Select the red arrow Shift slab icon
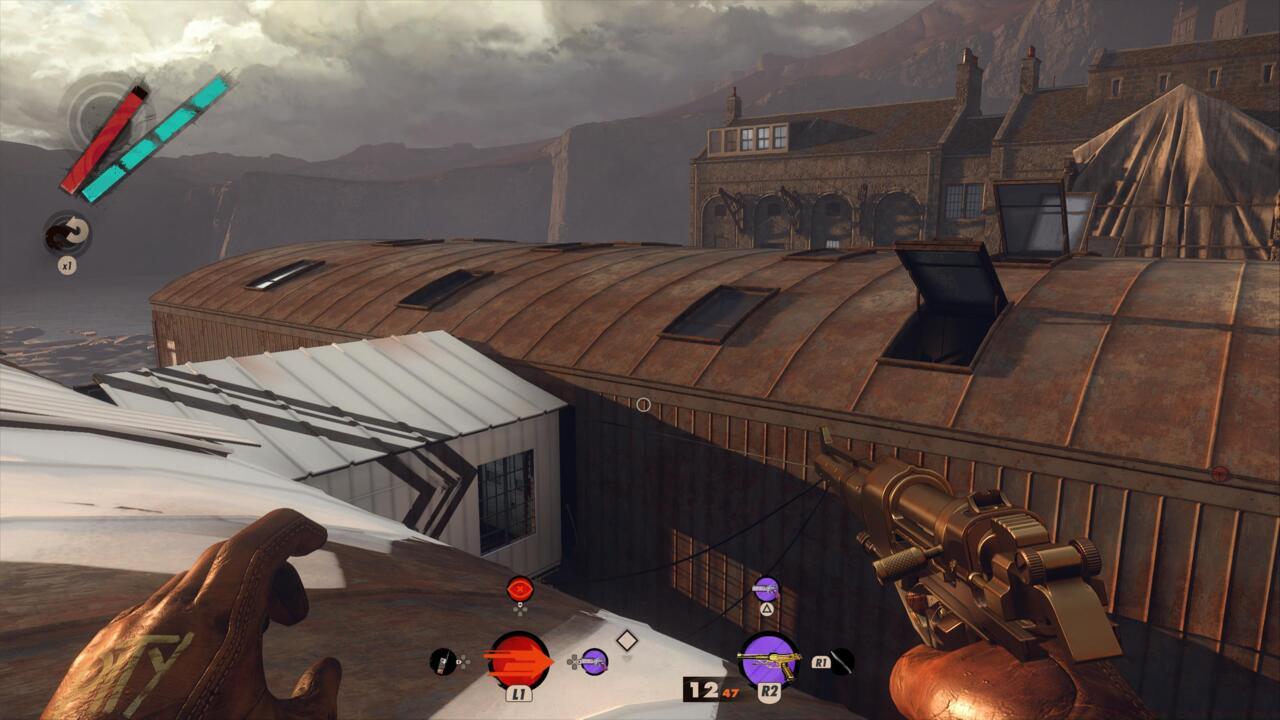The image size is (1280, 720). (x=518, y=661)
